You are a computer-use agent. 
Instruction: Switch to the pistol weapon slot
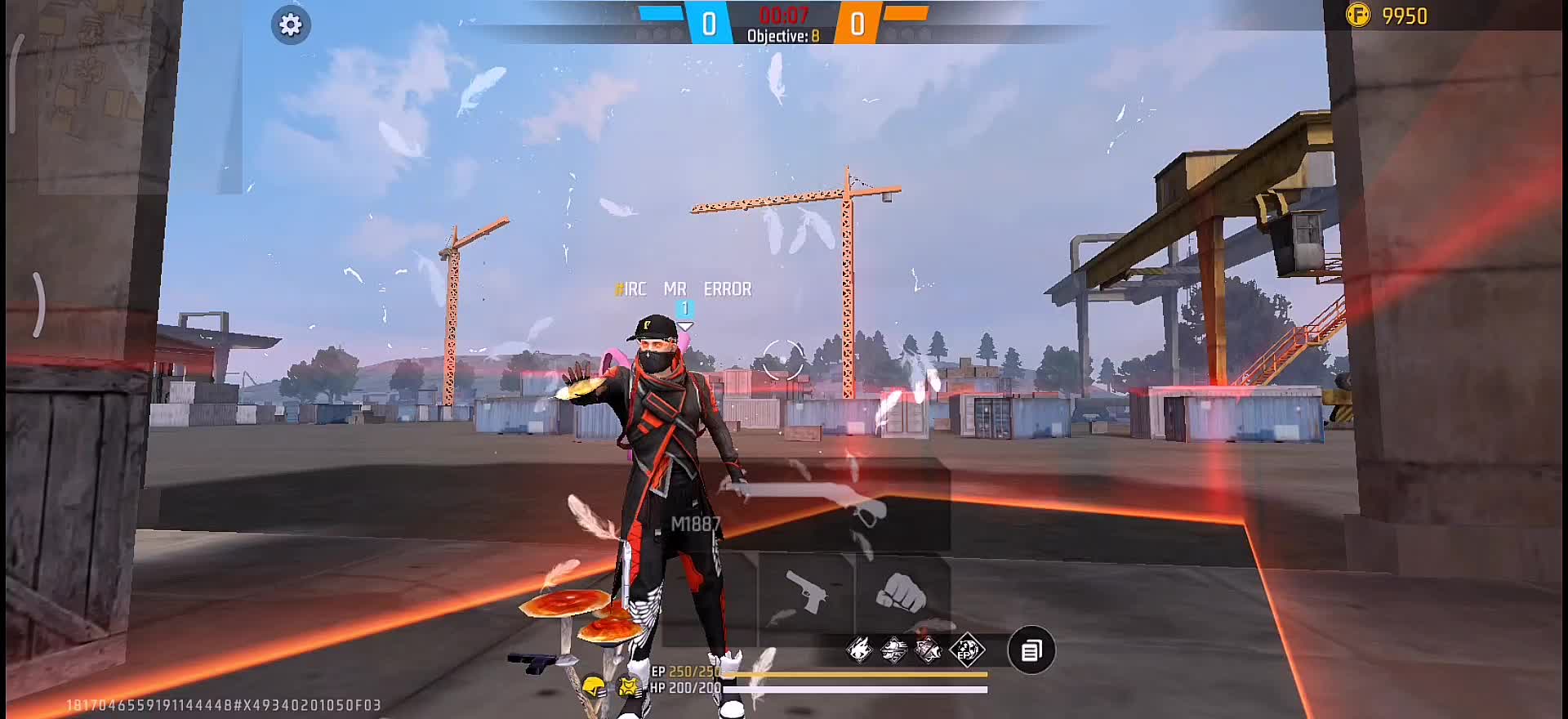pos(805,592)
